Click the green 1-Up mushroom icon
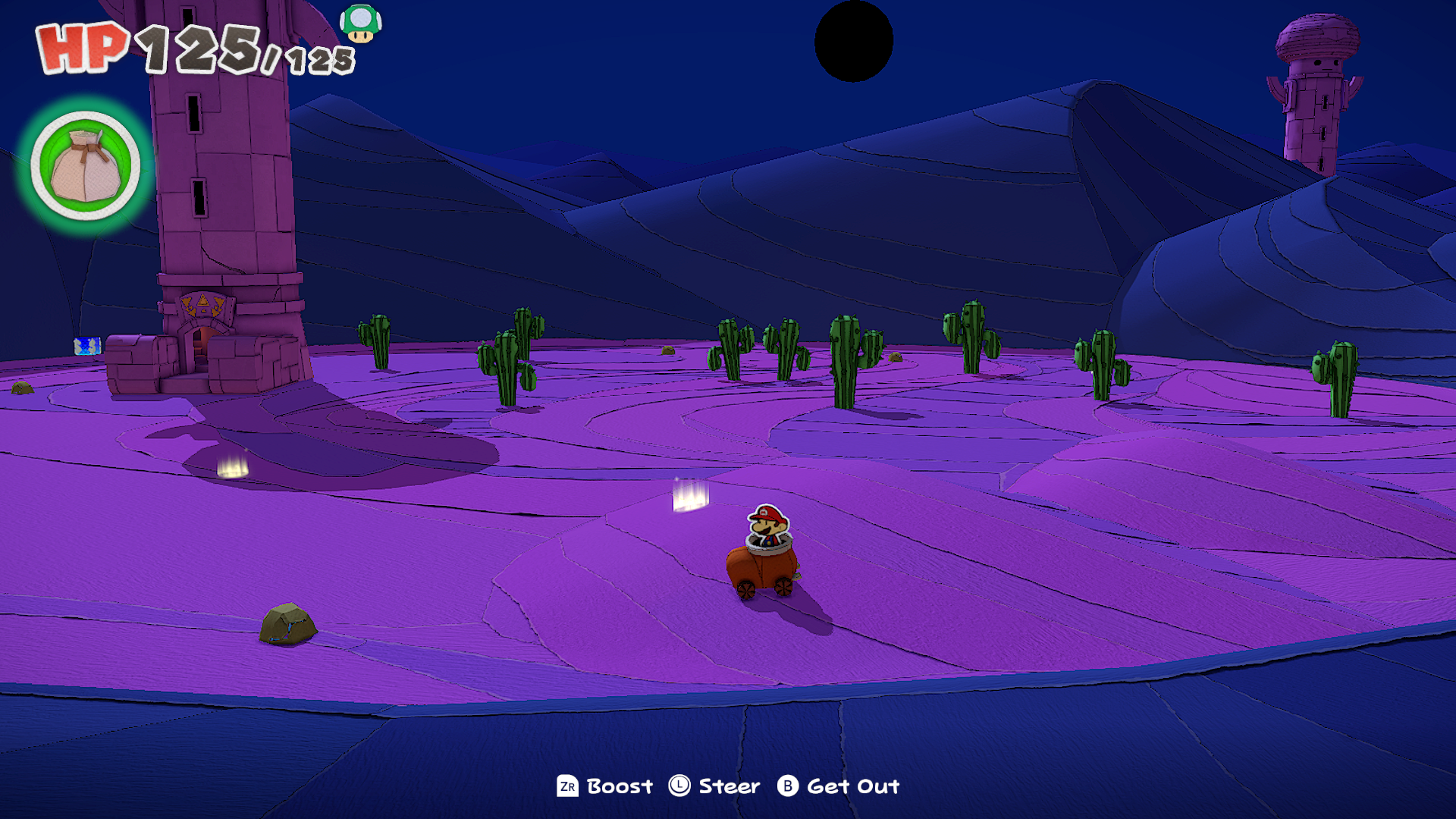 pos(360,24)
